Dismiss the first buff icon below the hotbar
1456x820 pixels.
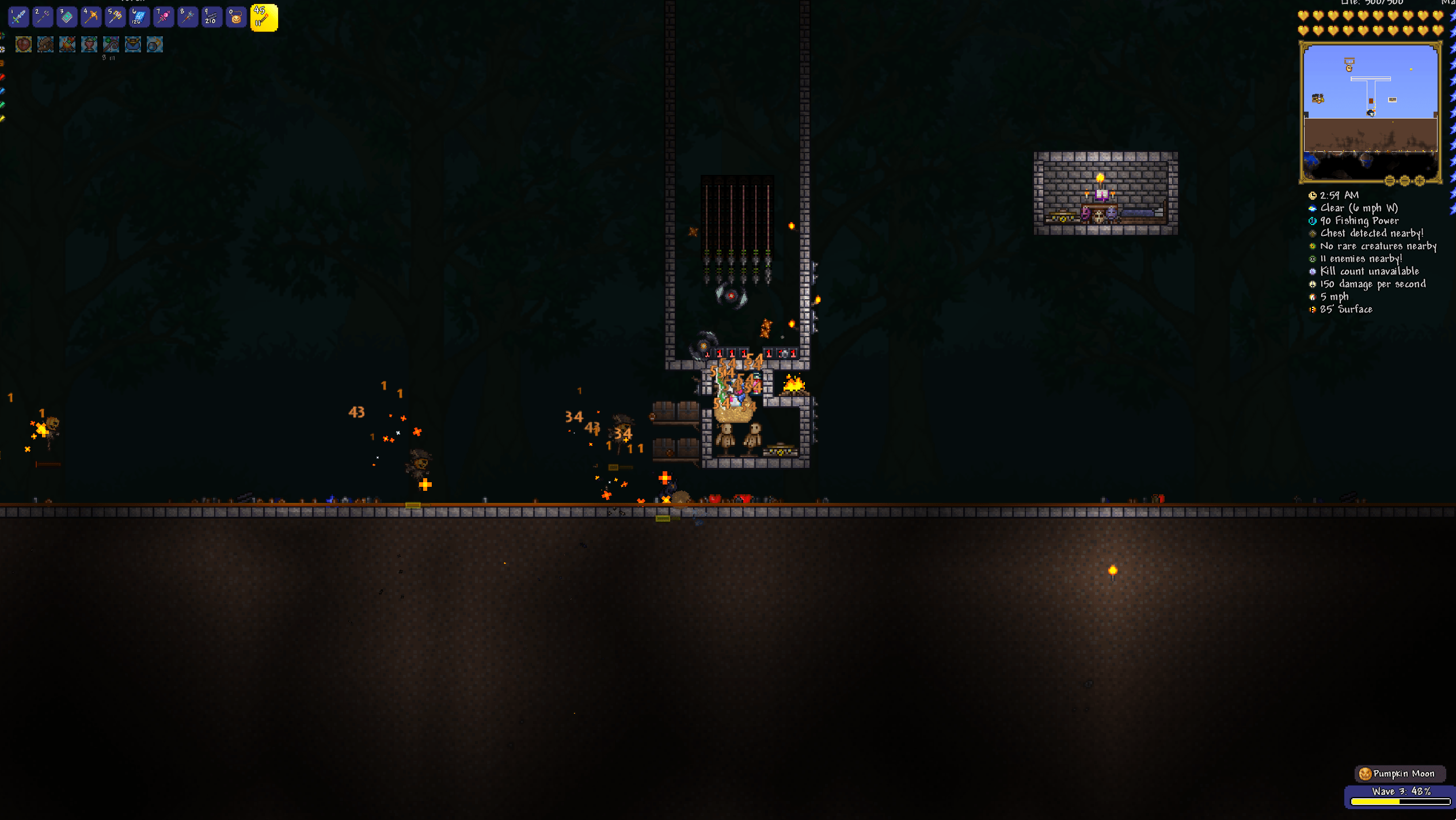coord(23,44)
